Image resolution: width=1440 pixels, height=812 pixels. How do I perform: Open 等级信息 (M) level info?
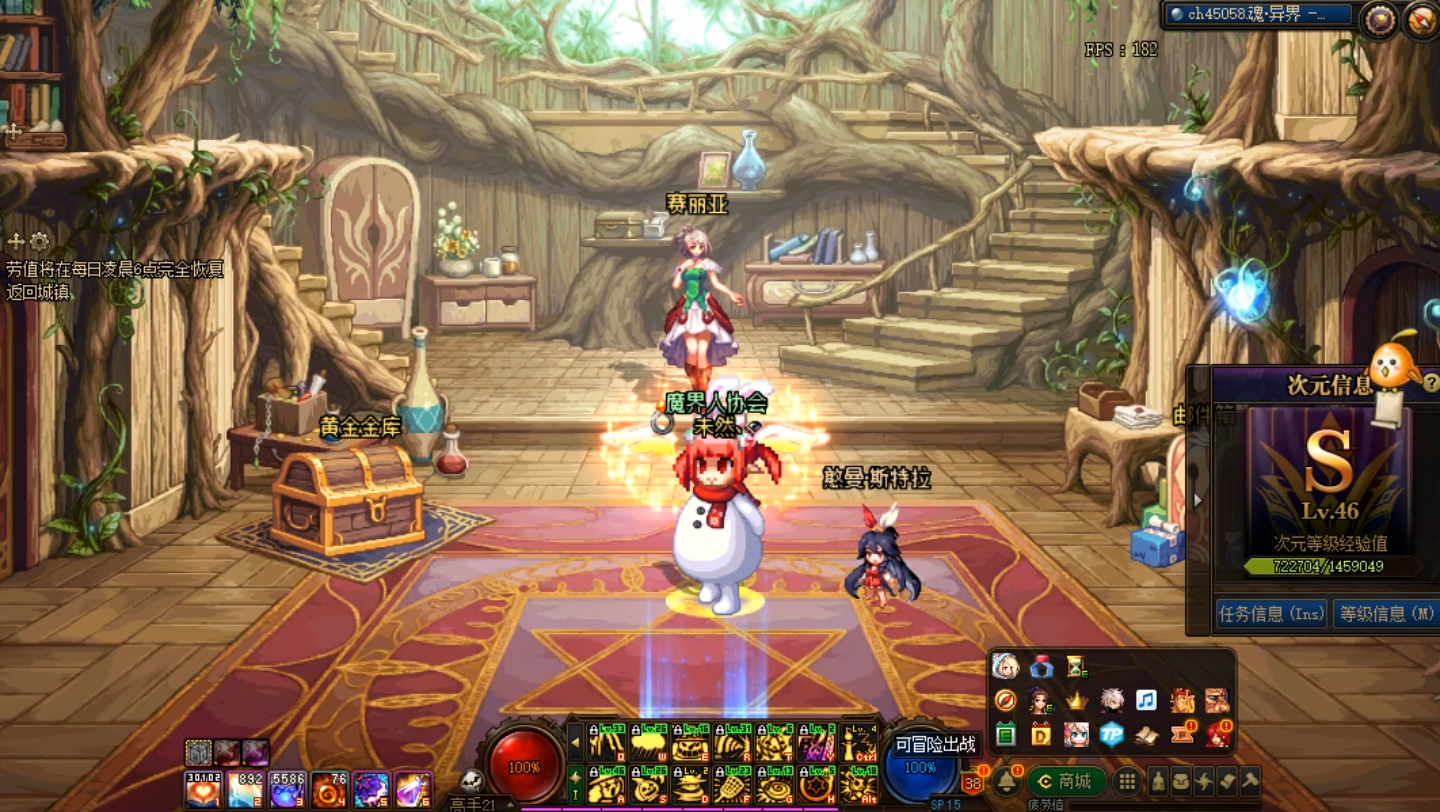[1386, 614]
